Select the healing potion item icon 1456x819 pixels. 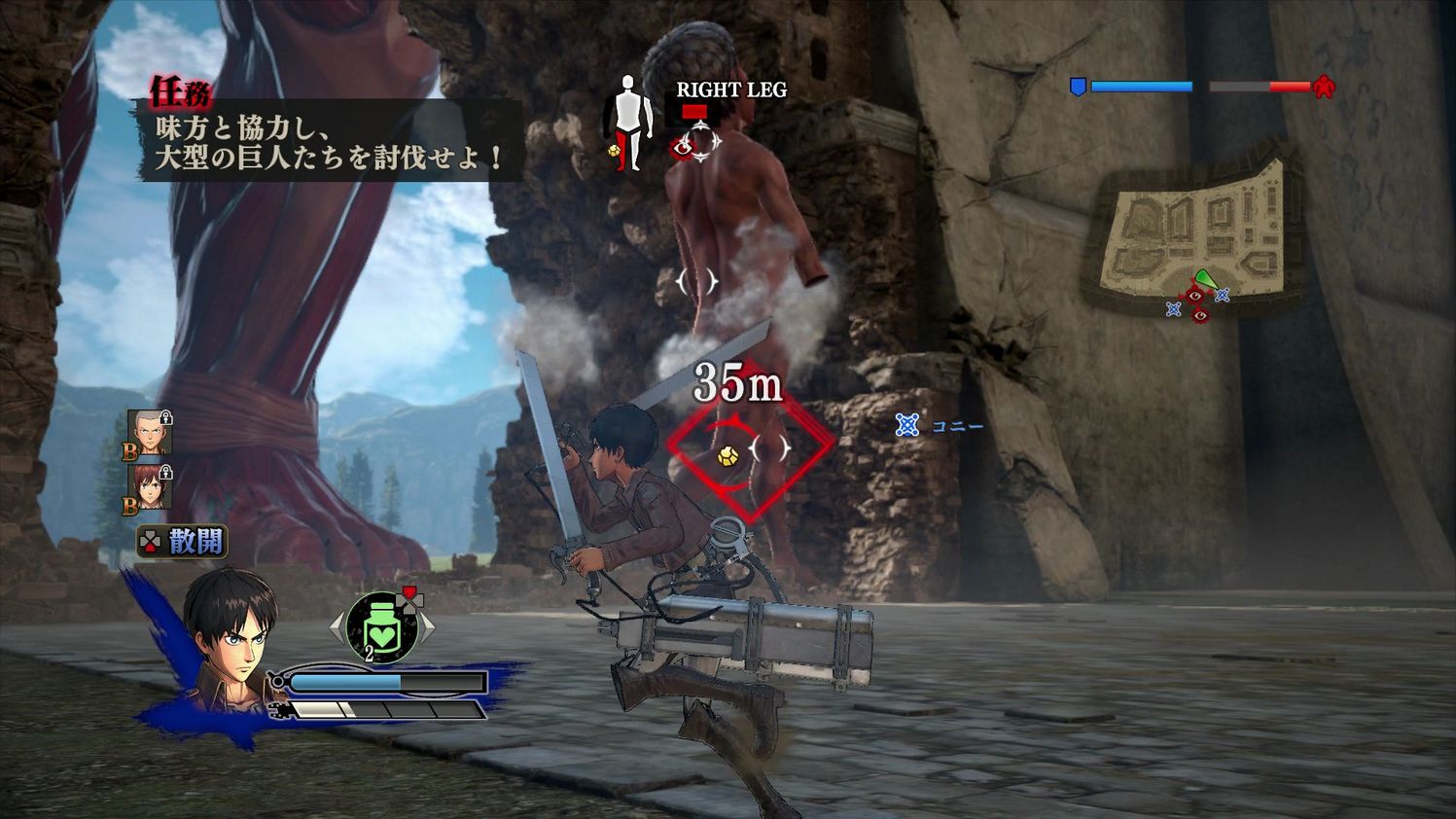point(380,626)
